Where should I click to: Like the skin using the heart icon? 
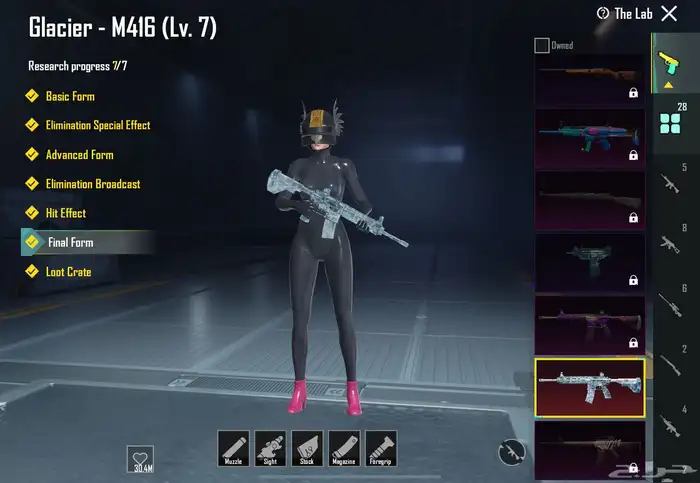[x=141, y=459]
